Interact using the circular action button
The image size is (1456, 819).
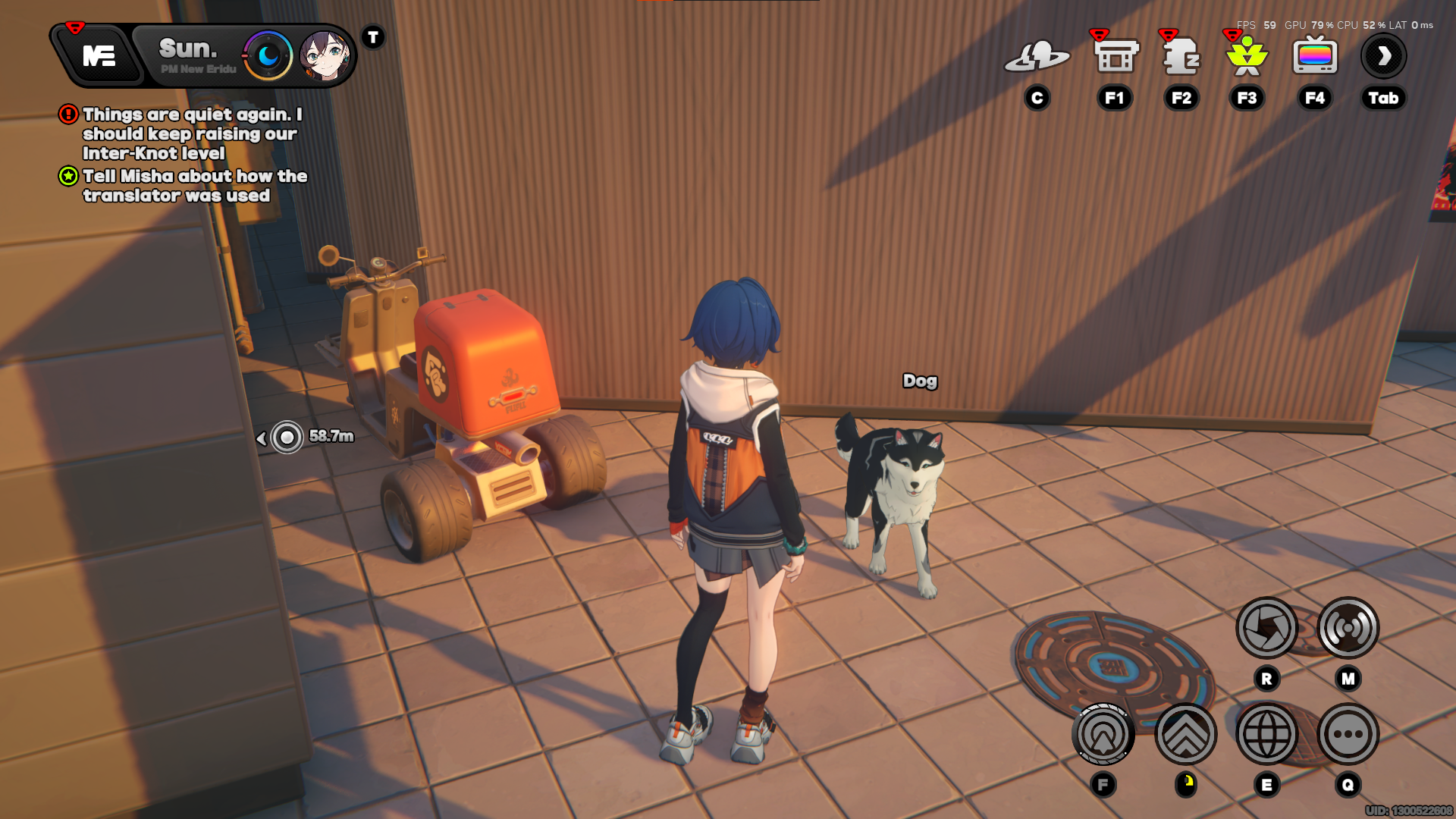1103,734
